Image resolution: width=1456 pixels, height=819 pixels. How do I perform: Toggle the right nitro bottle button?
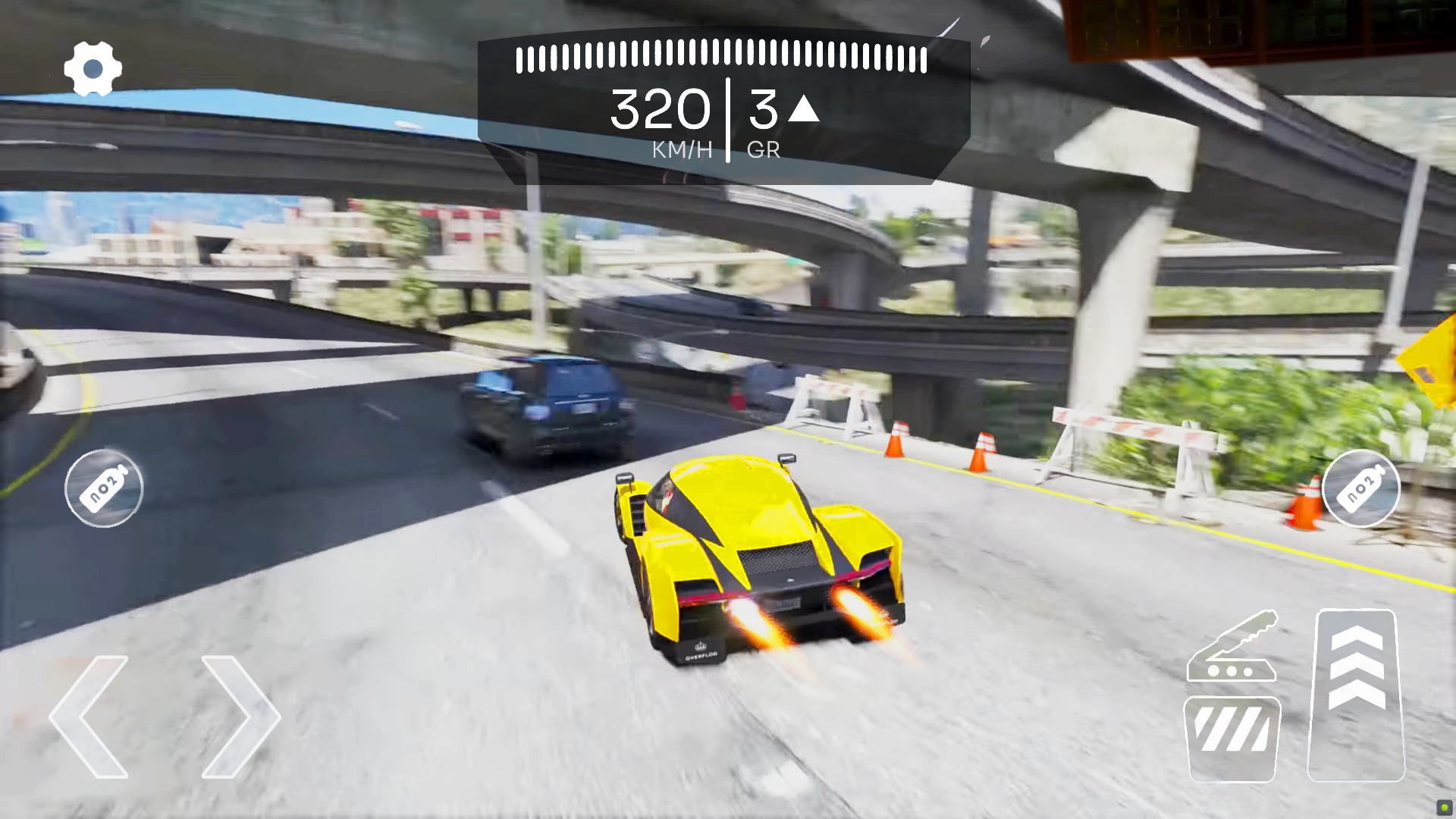pyautogui.click(x=1361, y=489)
